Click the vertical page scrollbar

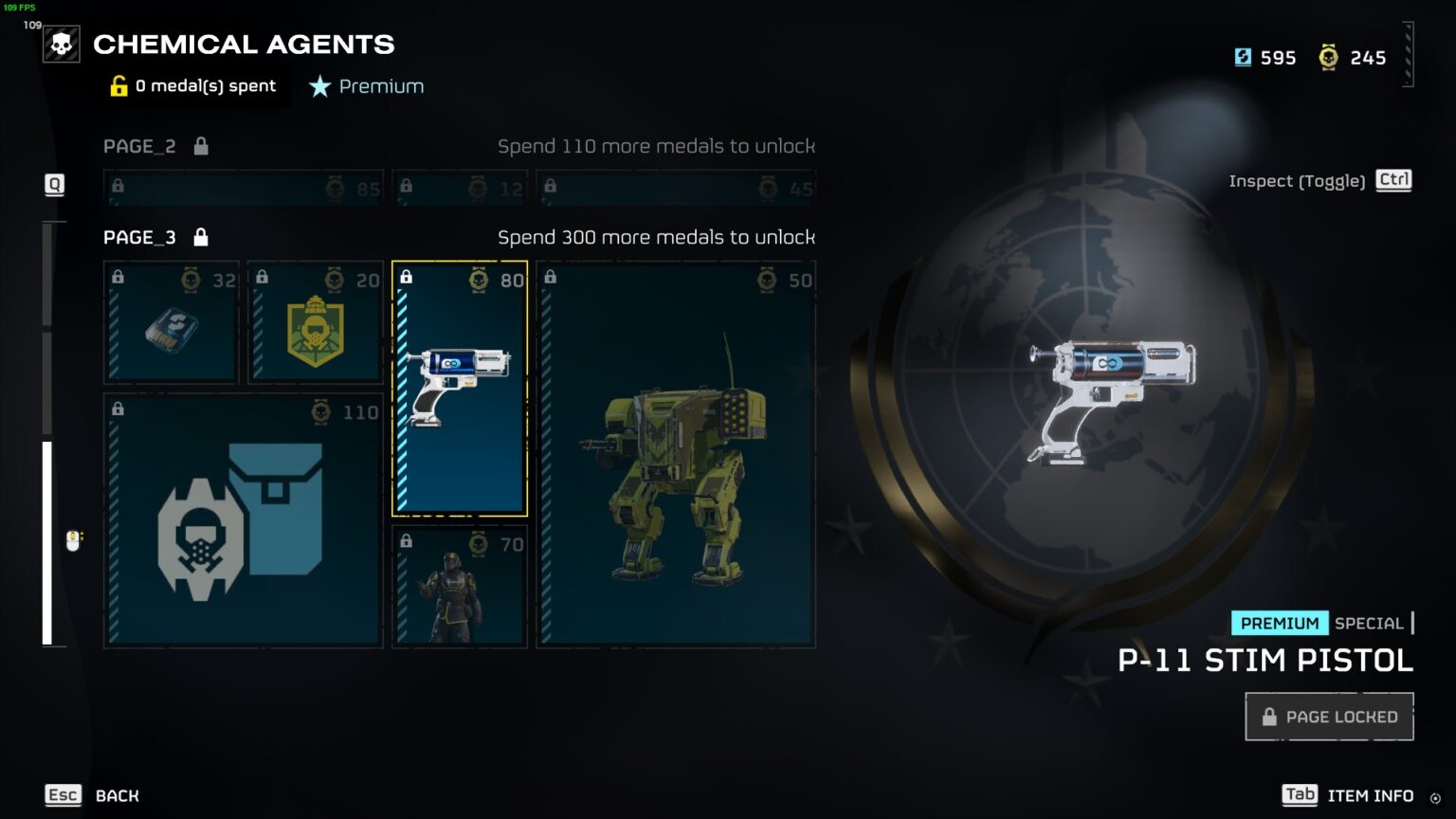click(x=47, y=542)
